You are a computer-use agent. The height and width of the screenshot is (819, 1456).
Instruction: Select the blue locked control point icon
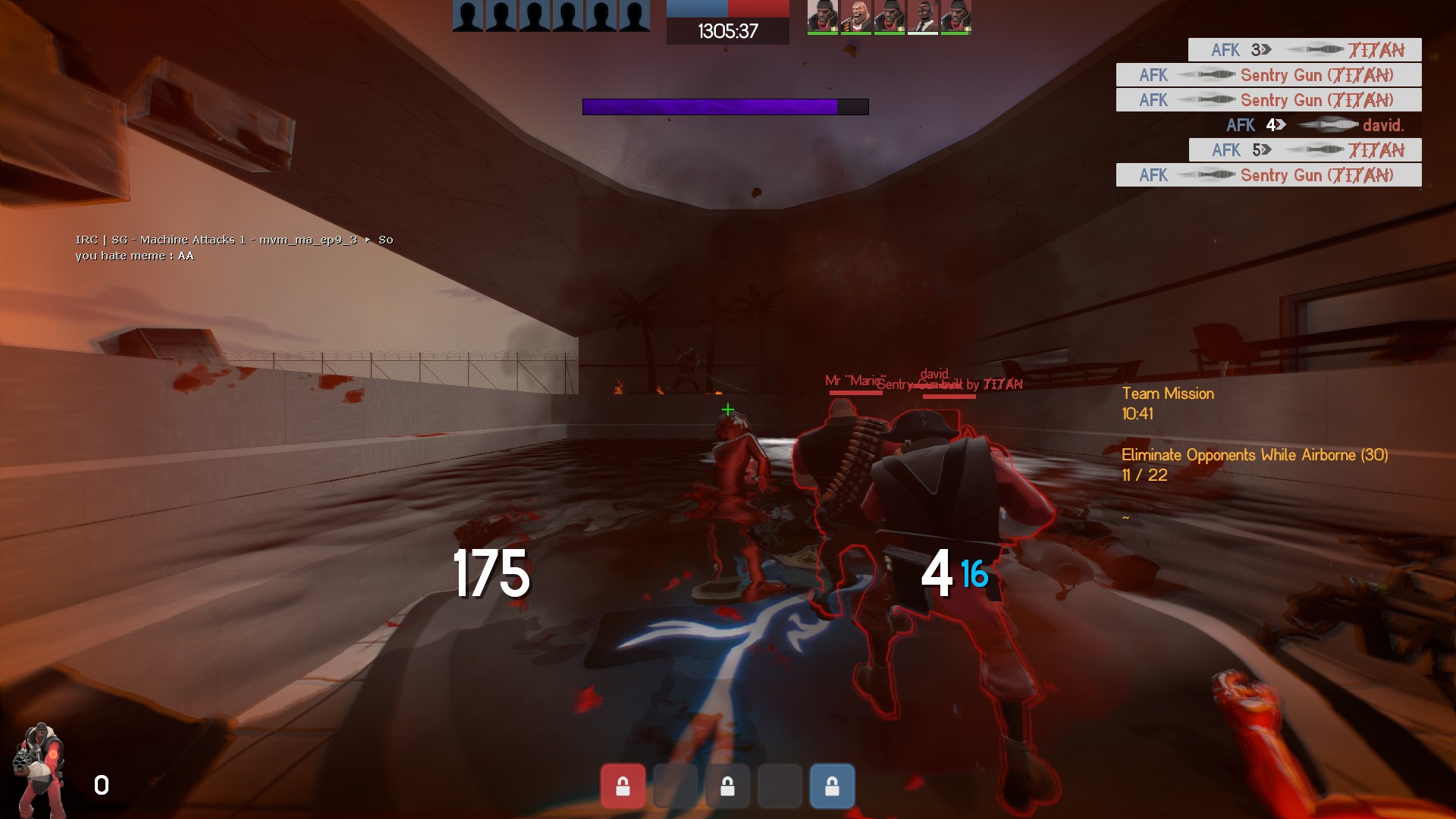click(832, 786)
